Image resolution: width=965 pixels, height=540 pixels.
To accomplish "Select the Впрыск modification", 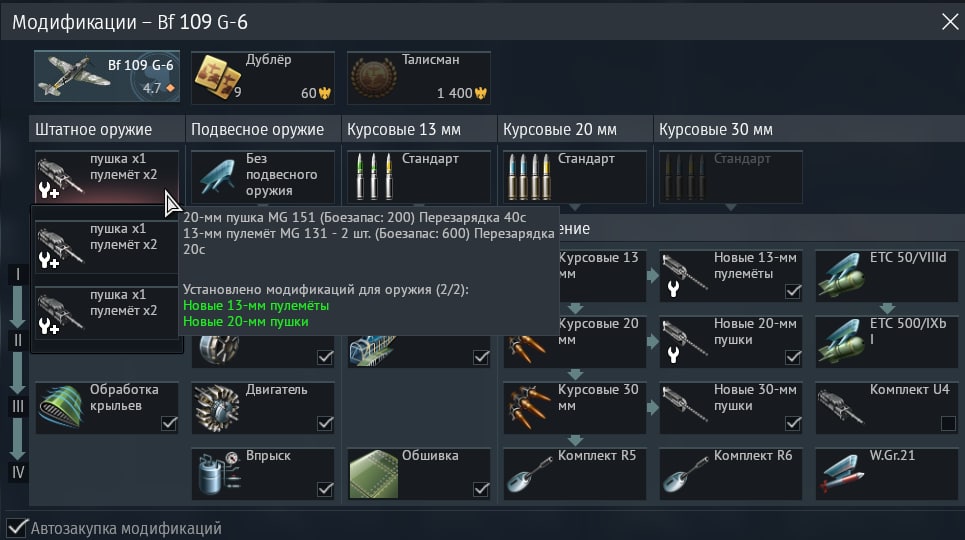I will [x=263, y=473].
